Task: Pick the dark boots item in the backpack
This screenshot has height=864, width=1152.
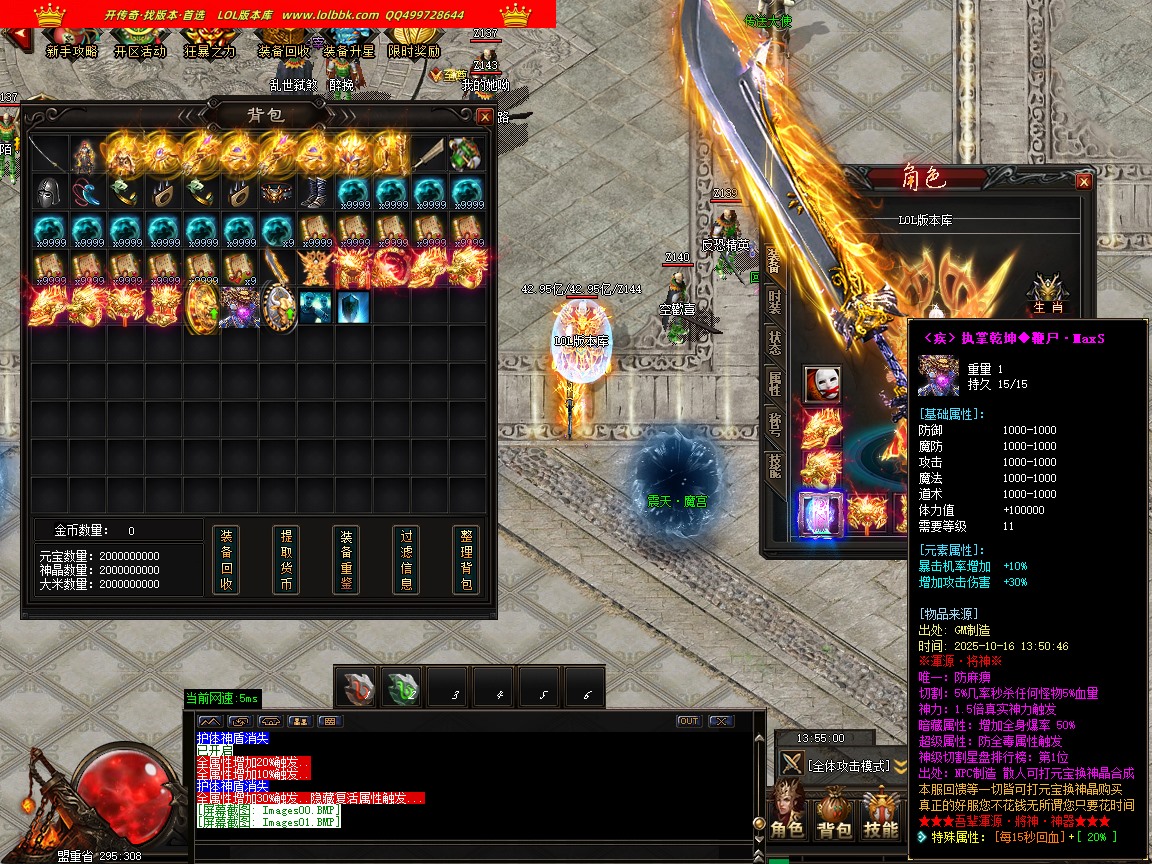Action: click(x=316, y=193)
